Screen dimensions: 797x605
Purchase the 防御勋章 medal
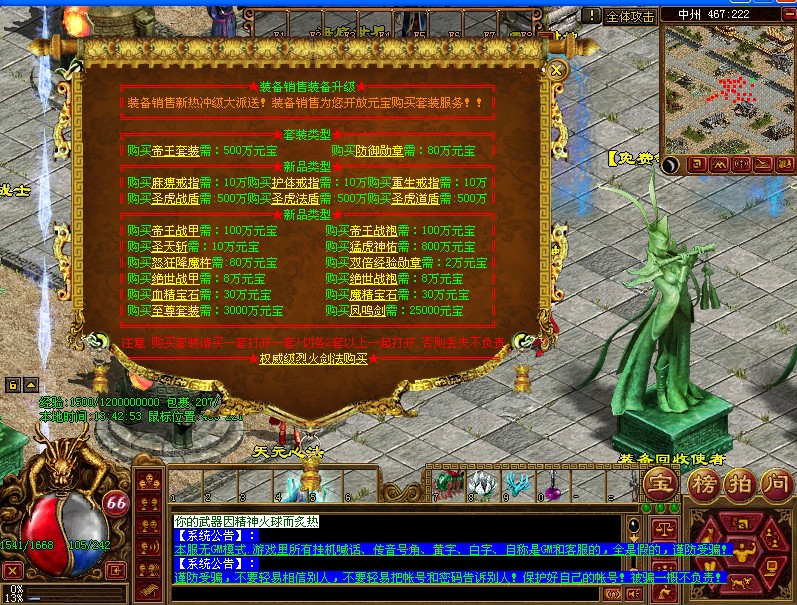[x=379, y=151]
